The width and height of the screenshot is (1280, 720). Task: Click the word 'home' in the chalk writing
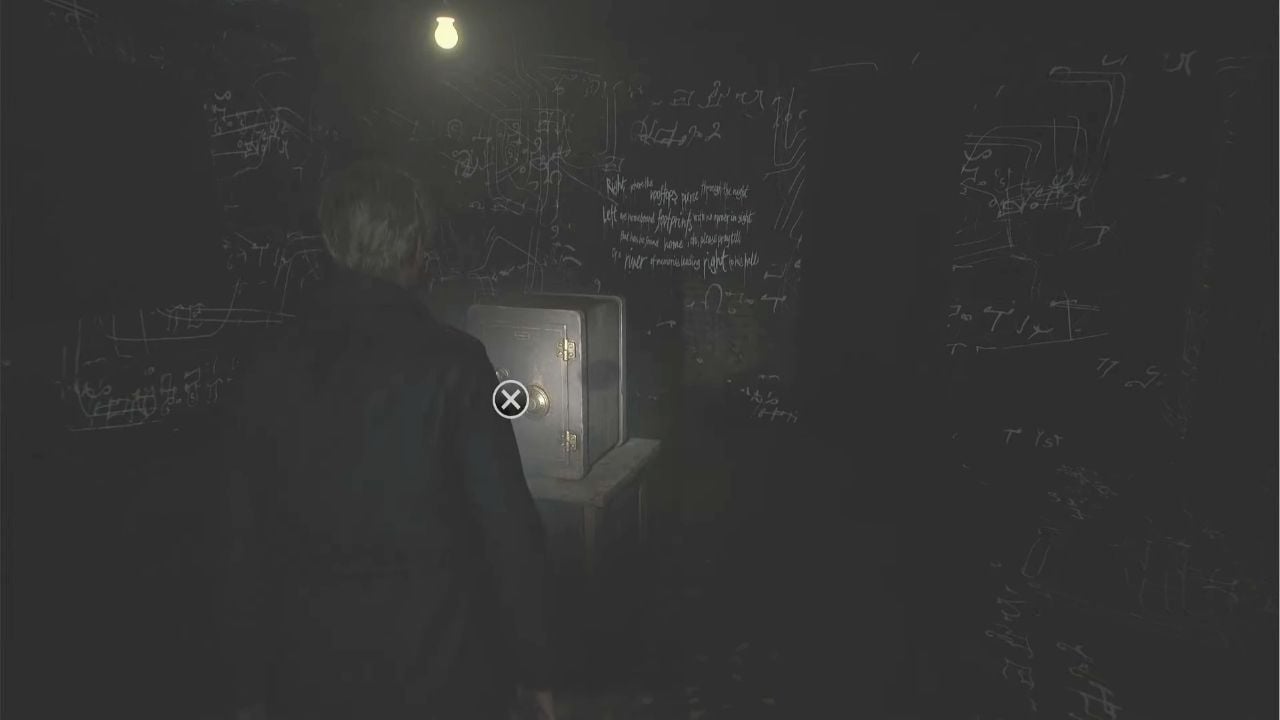pyautogui.click(x=673, y=242)
